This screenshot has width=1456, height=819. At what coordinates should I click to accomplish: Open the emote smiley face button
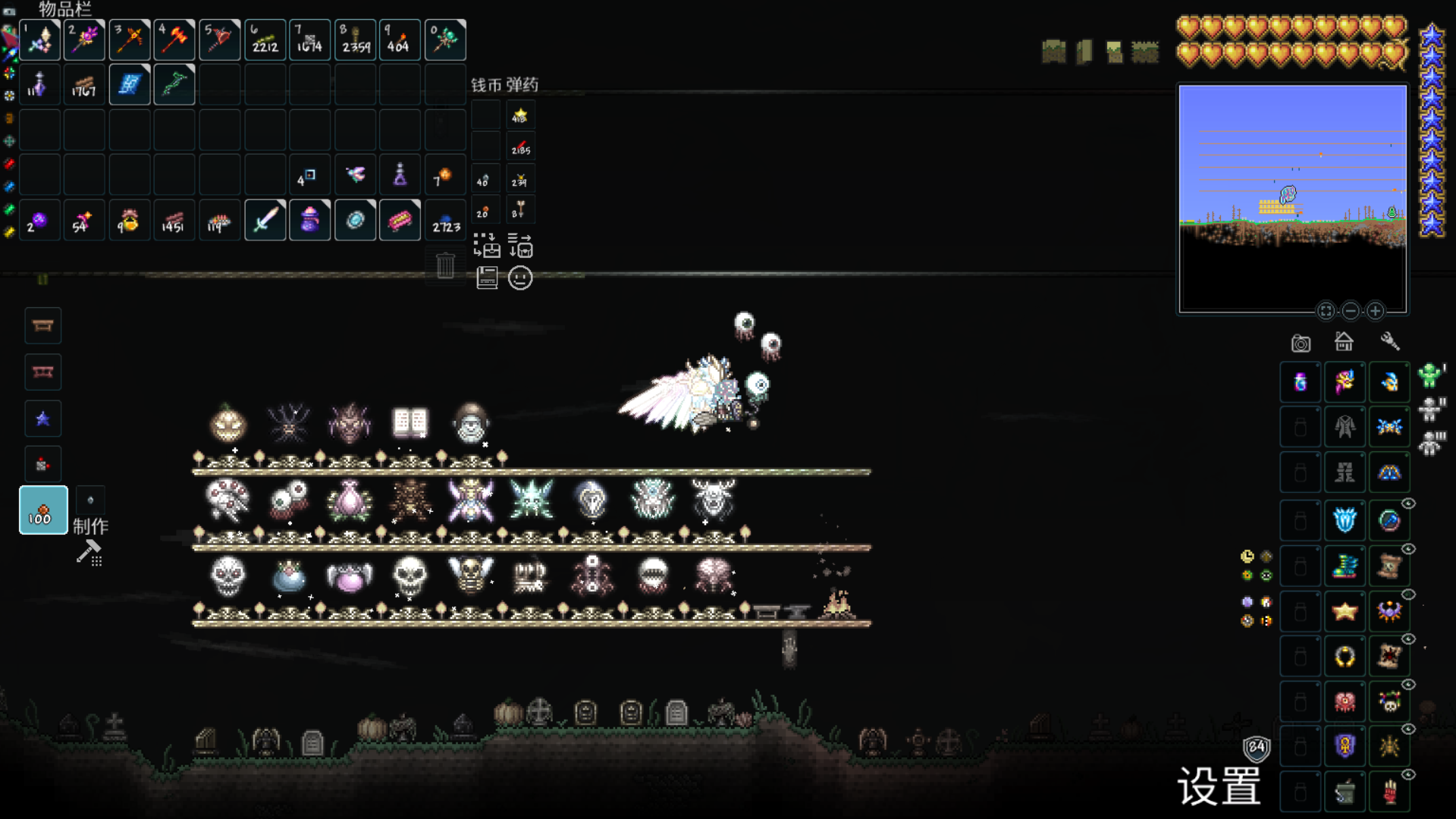tap(520, 278)
